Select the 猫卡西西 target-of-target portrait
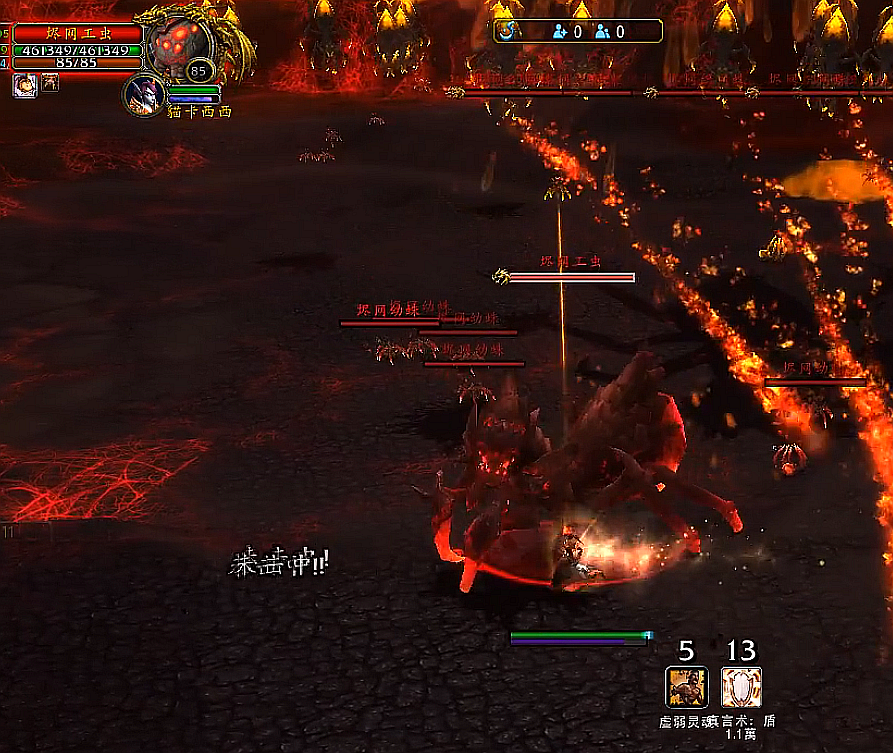The height and width of the screenshot is (753, 893). (x=145, y=95)
